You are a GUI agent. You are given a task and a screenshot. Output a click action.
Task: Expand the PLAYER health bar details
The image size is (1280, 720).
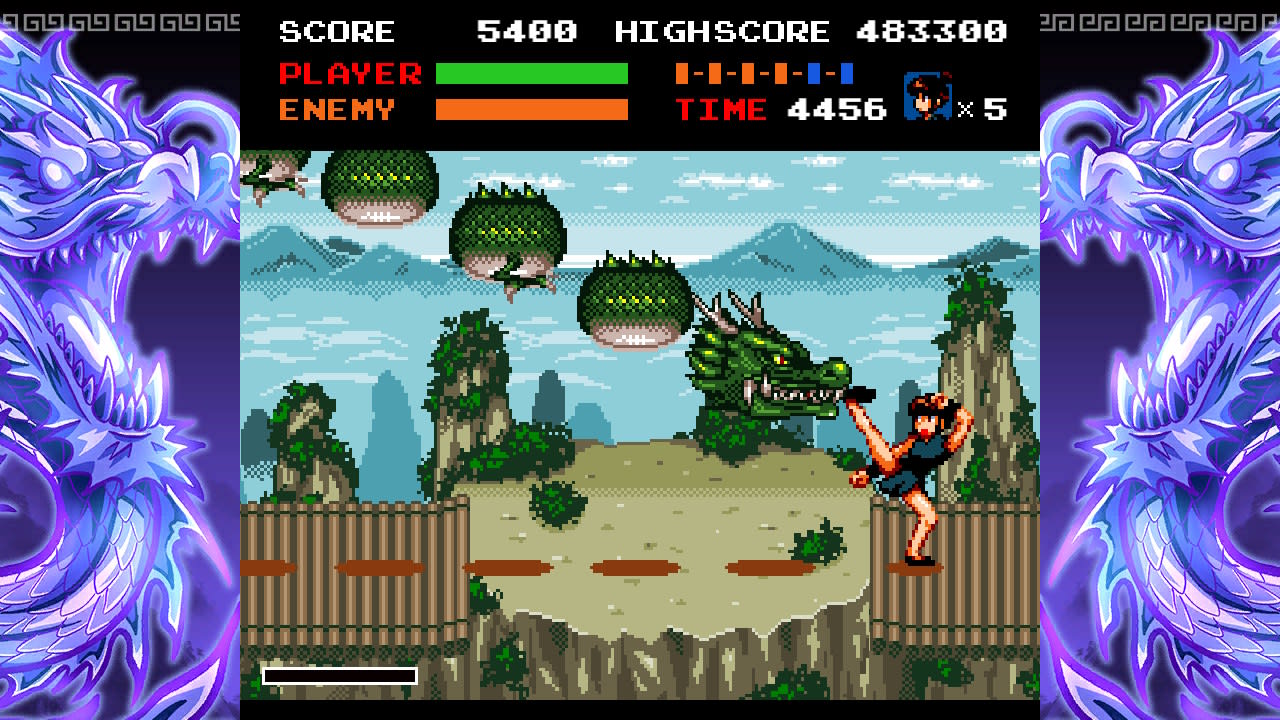click(x=530, y=70)
